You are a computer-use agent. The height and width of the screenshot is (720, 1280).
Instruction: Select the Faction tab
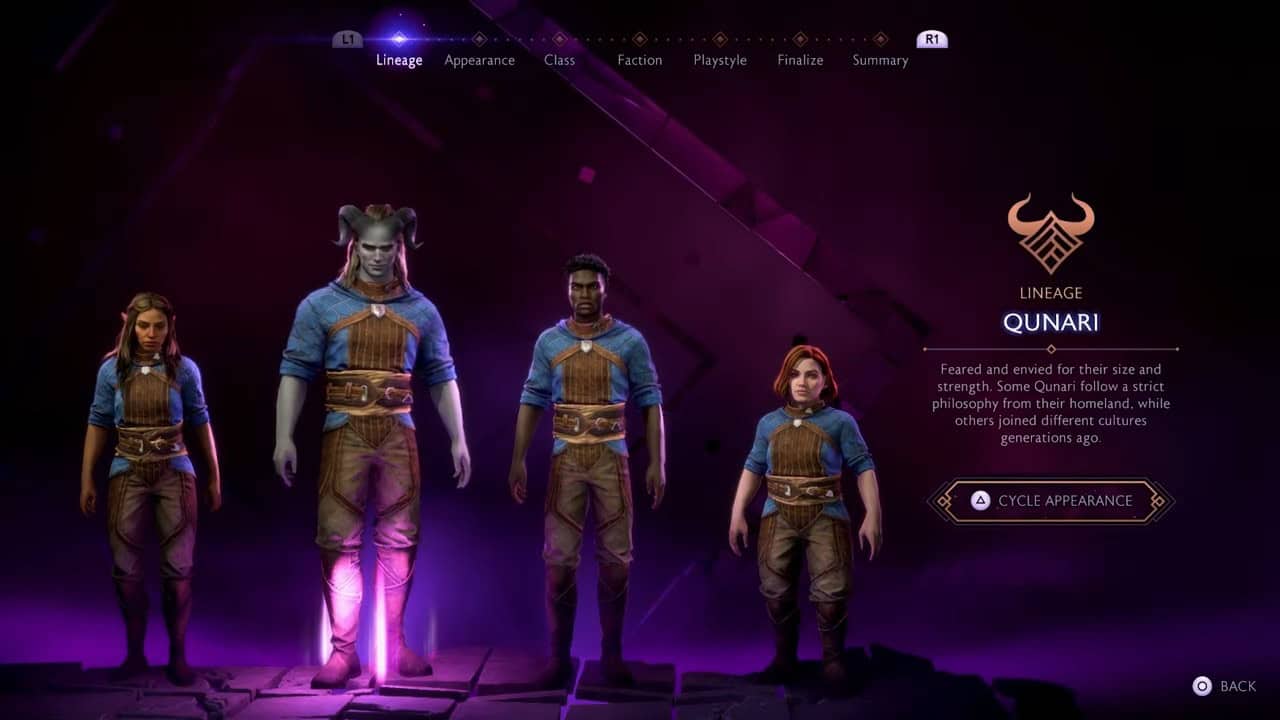639,60
